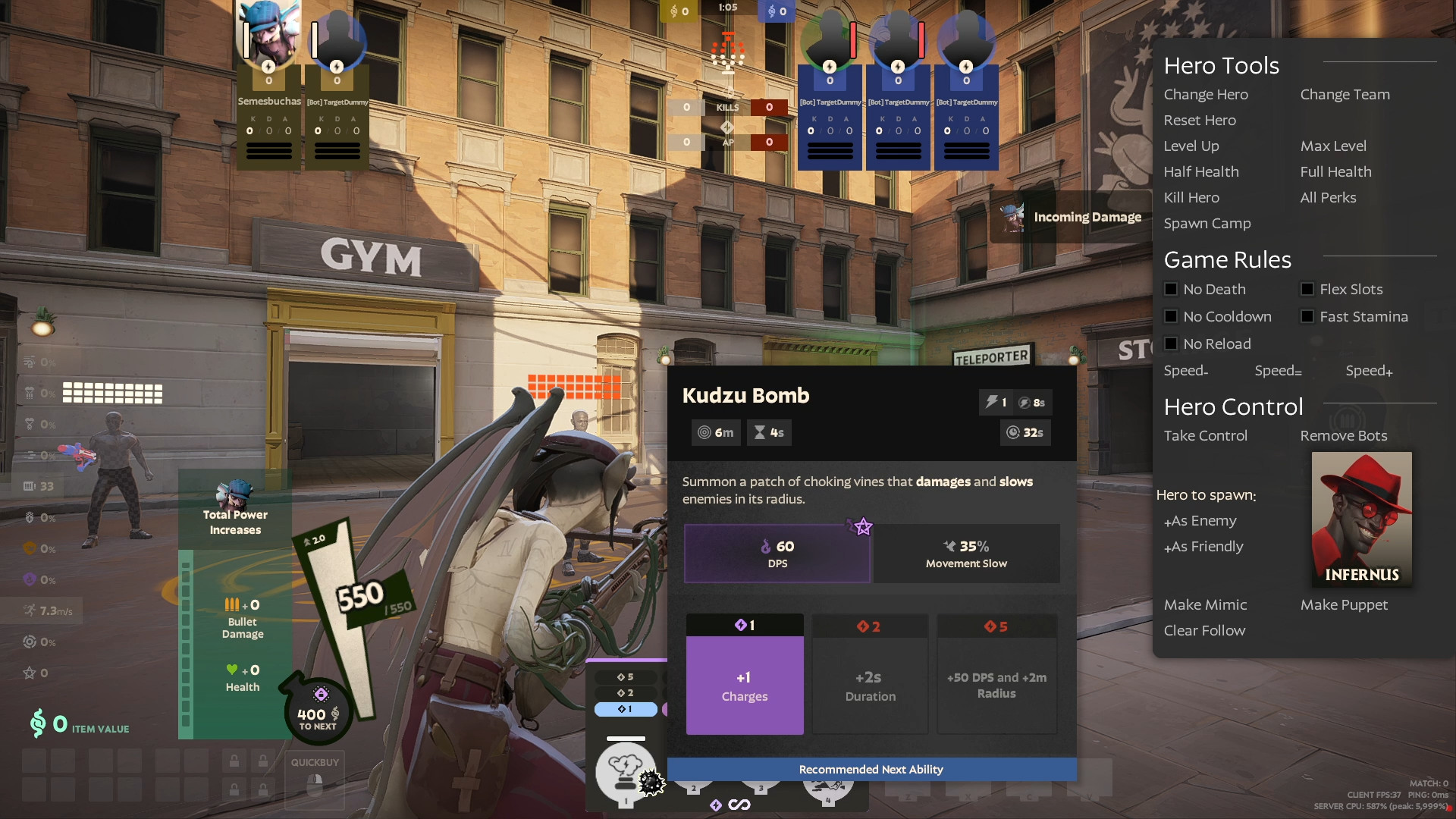
Task: Tick the No Reload checkbox
Action: click(1172, 344)
